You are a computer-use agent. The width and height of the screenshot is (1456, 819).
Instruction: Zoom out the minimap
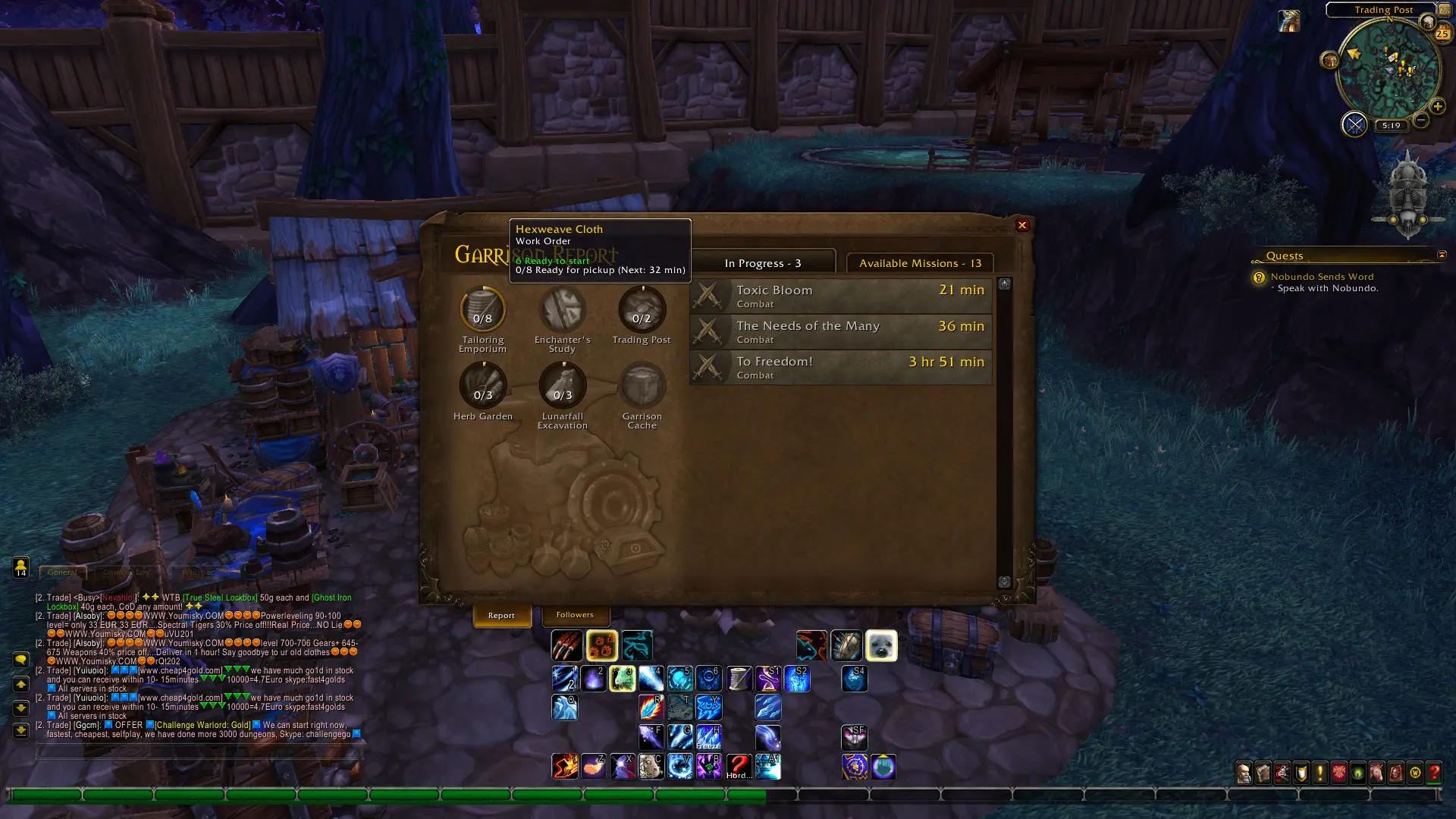1421,121
